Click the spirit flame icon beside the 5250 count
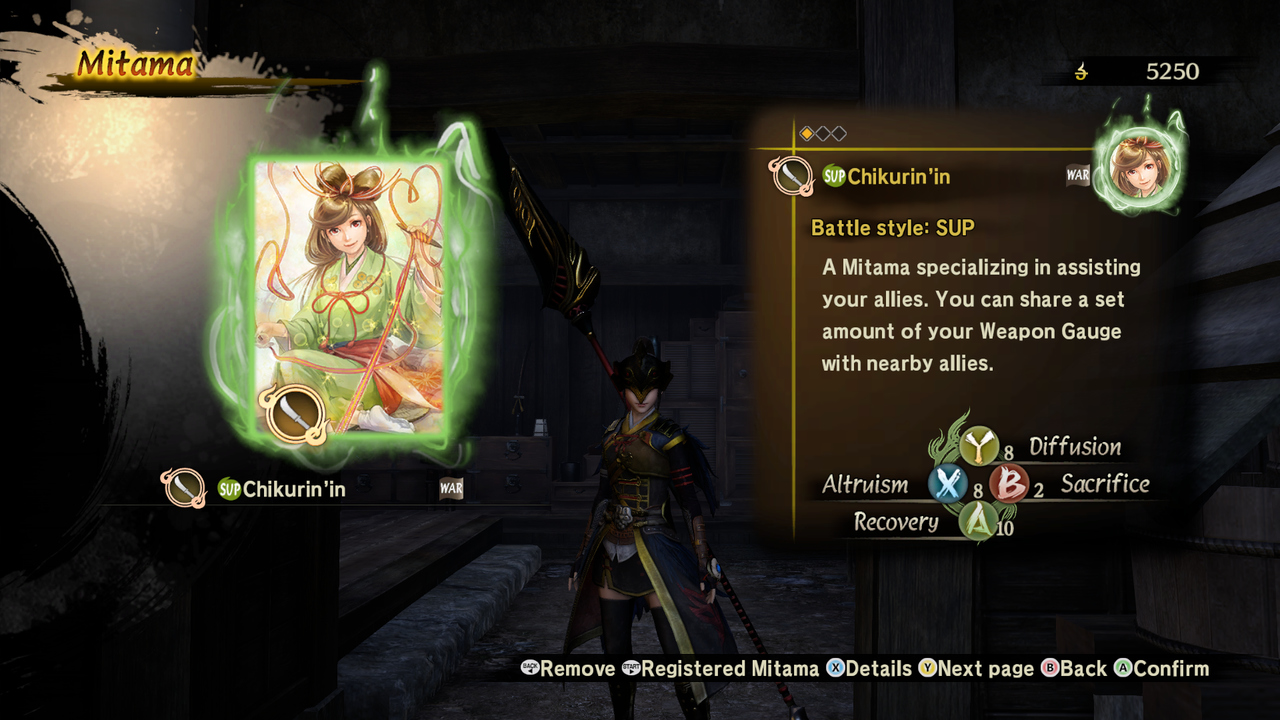 click(x=1080, y=71)
